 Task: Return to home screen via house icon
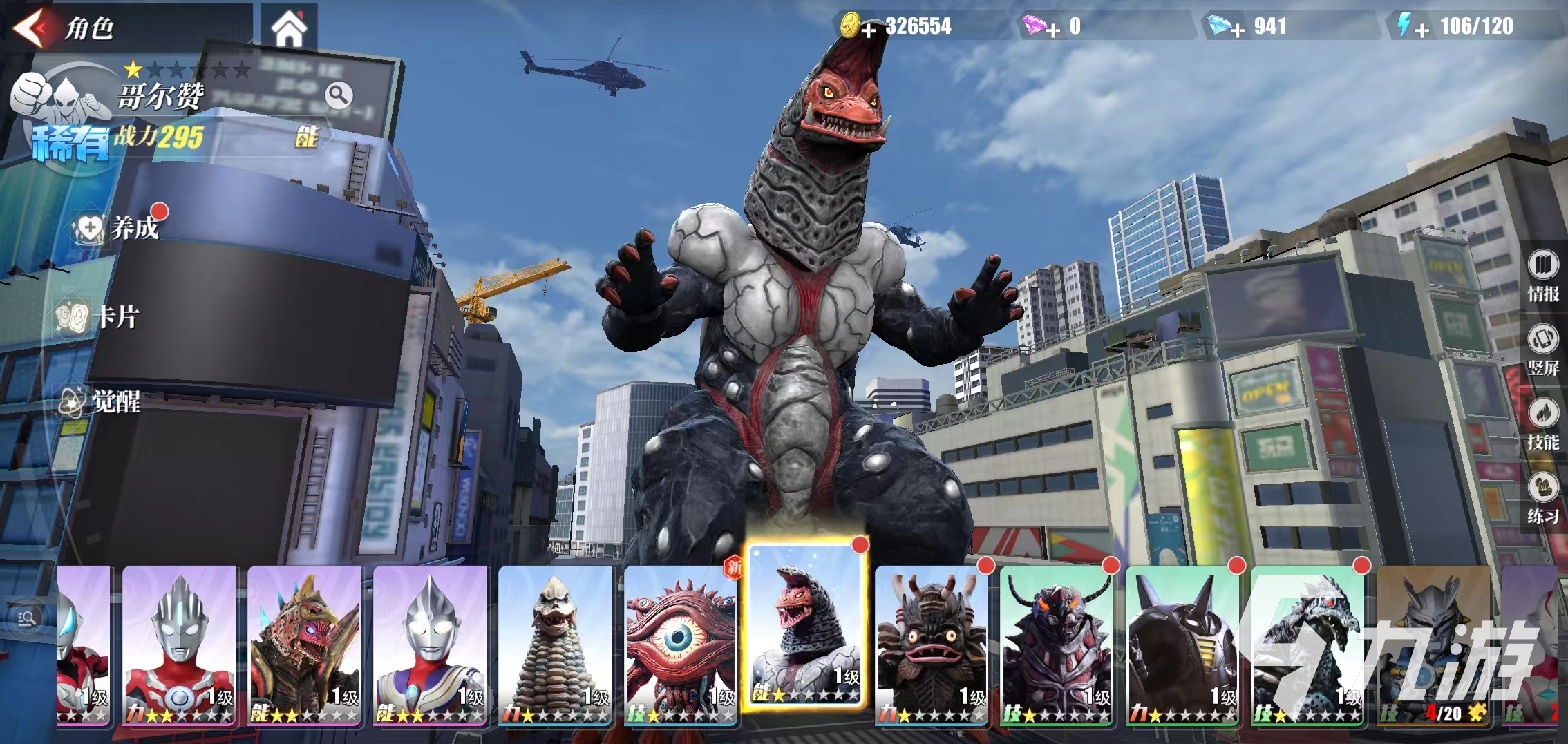289,28
